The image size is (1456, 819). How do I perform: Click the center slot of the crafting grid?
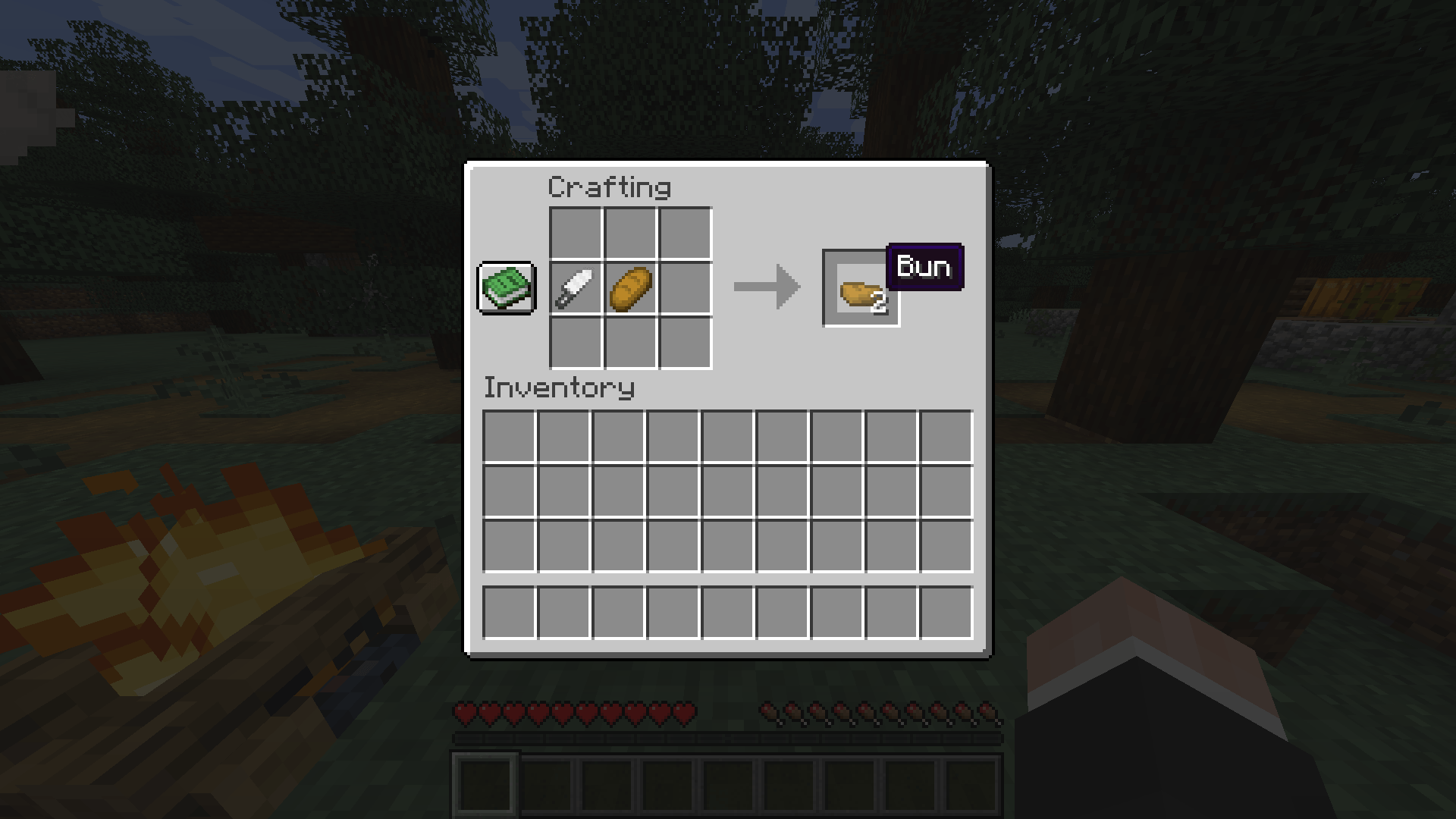(x=630, y=289)
